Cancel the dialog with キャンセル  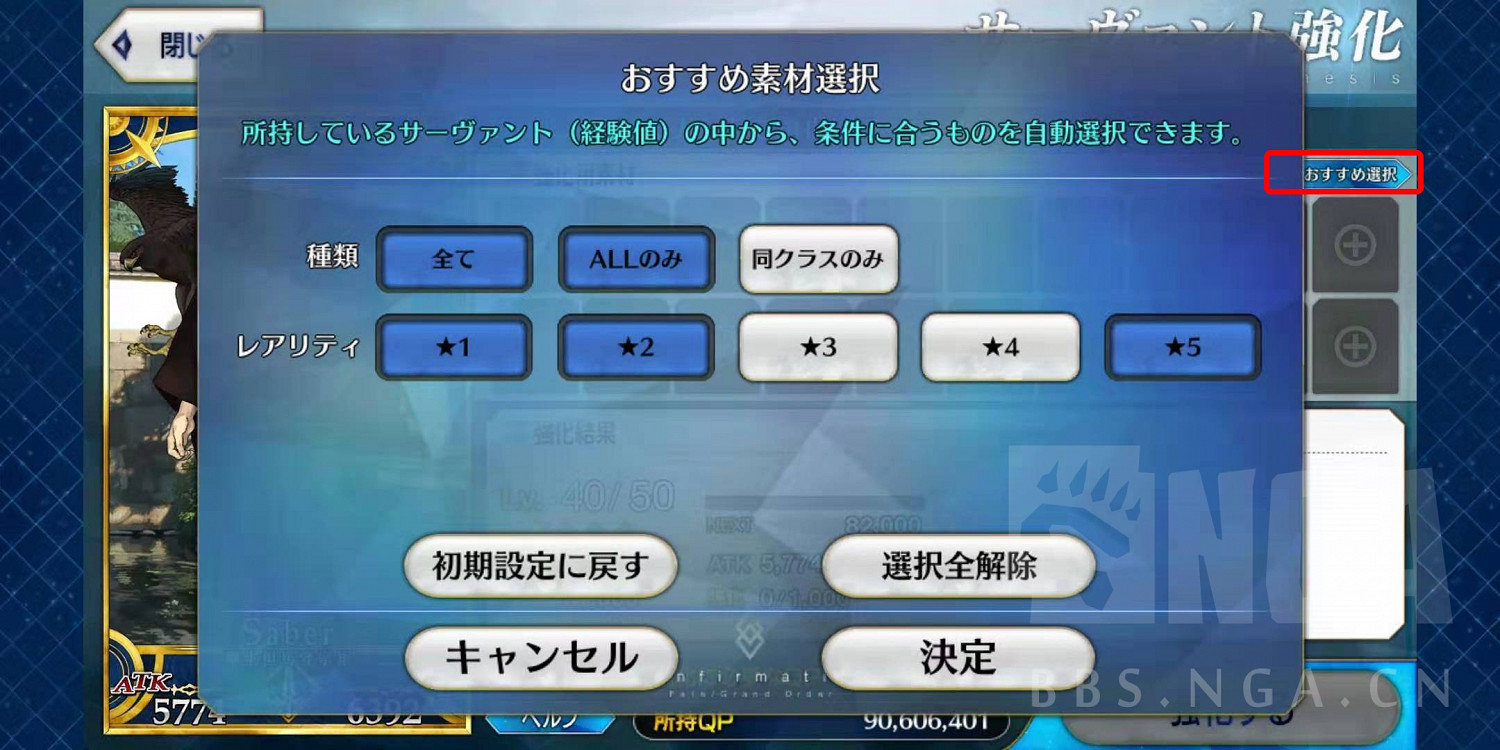(540, 658)
